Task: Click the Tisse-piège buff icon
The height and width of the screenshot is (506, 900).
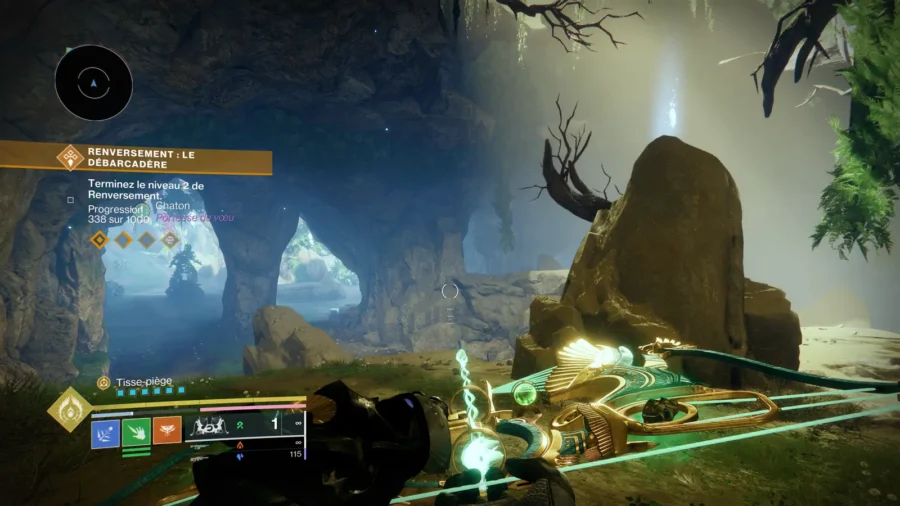Action: point(104,382)
